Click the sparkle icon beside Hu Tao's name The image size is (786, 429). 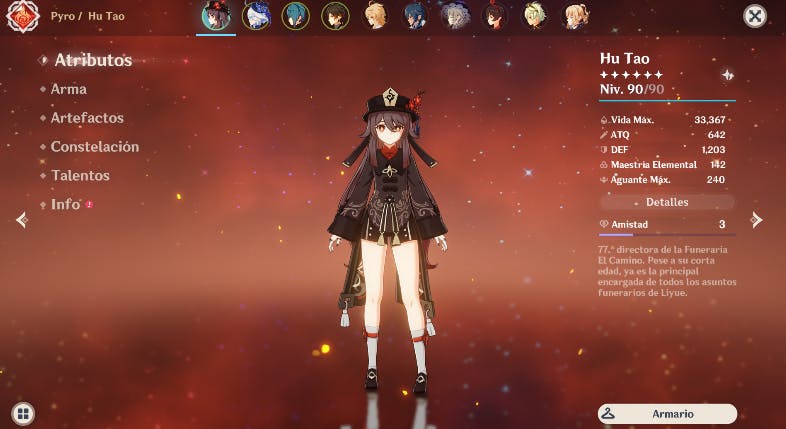pos(727,75)
